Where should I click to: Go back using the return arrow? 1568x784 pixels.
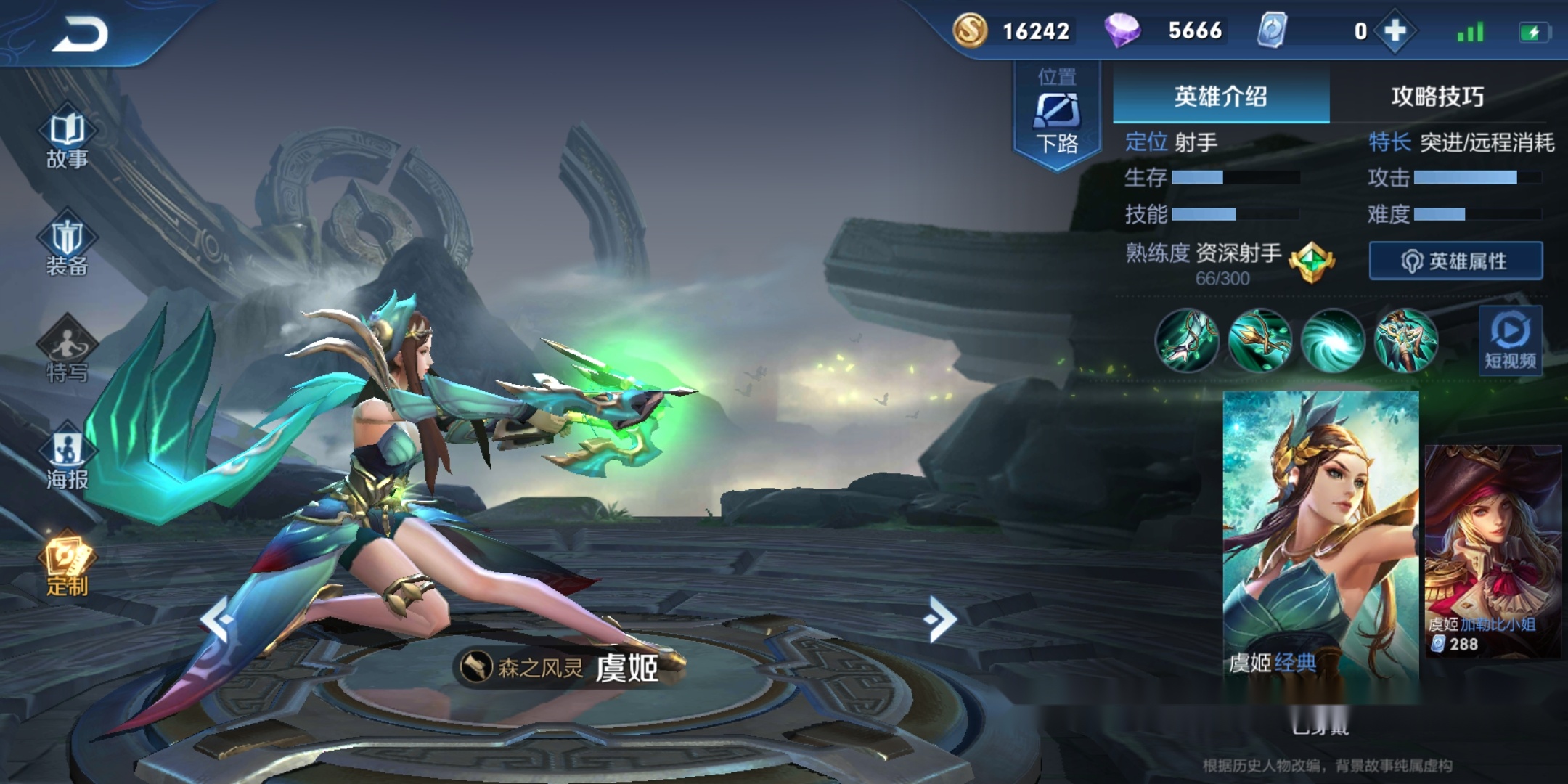(80, 33)
